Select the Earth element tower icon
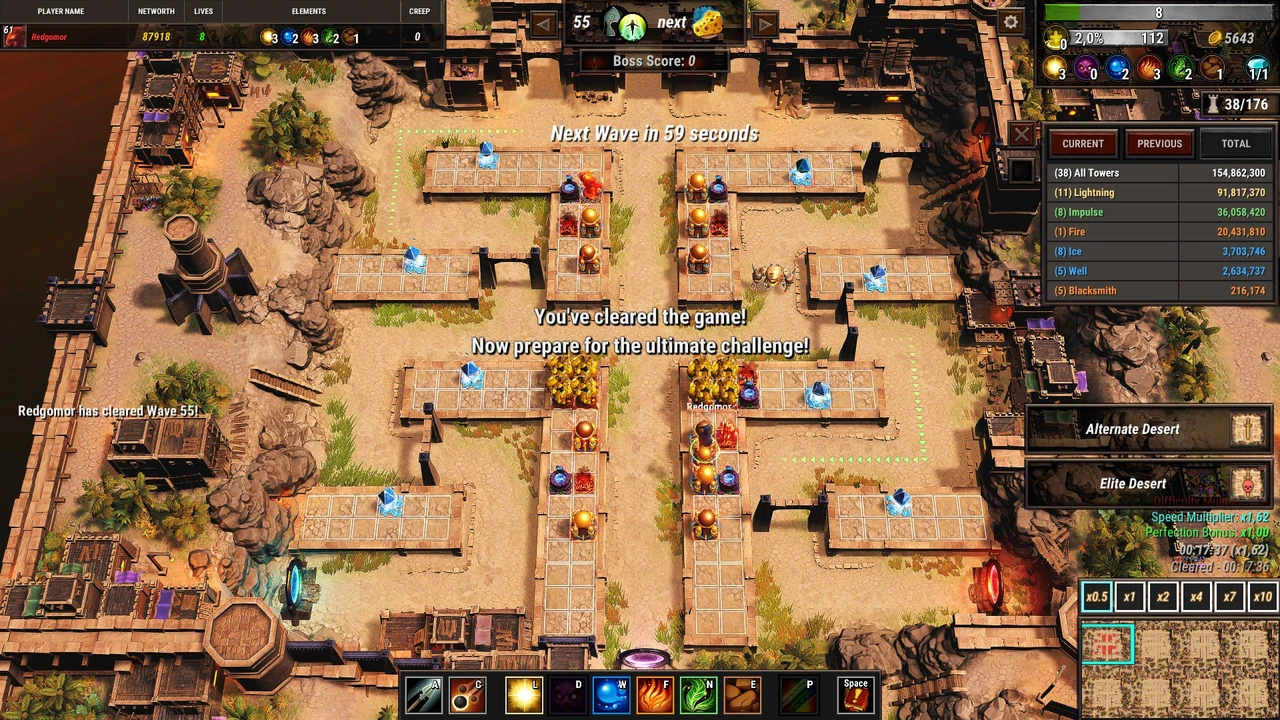Screen dimensions: 1280x720 (743, 694)
